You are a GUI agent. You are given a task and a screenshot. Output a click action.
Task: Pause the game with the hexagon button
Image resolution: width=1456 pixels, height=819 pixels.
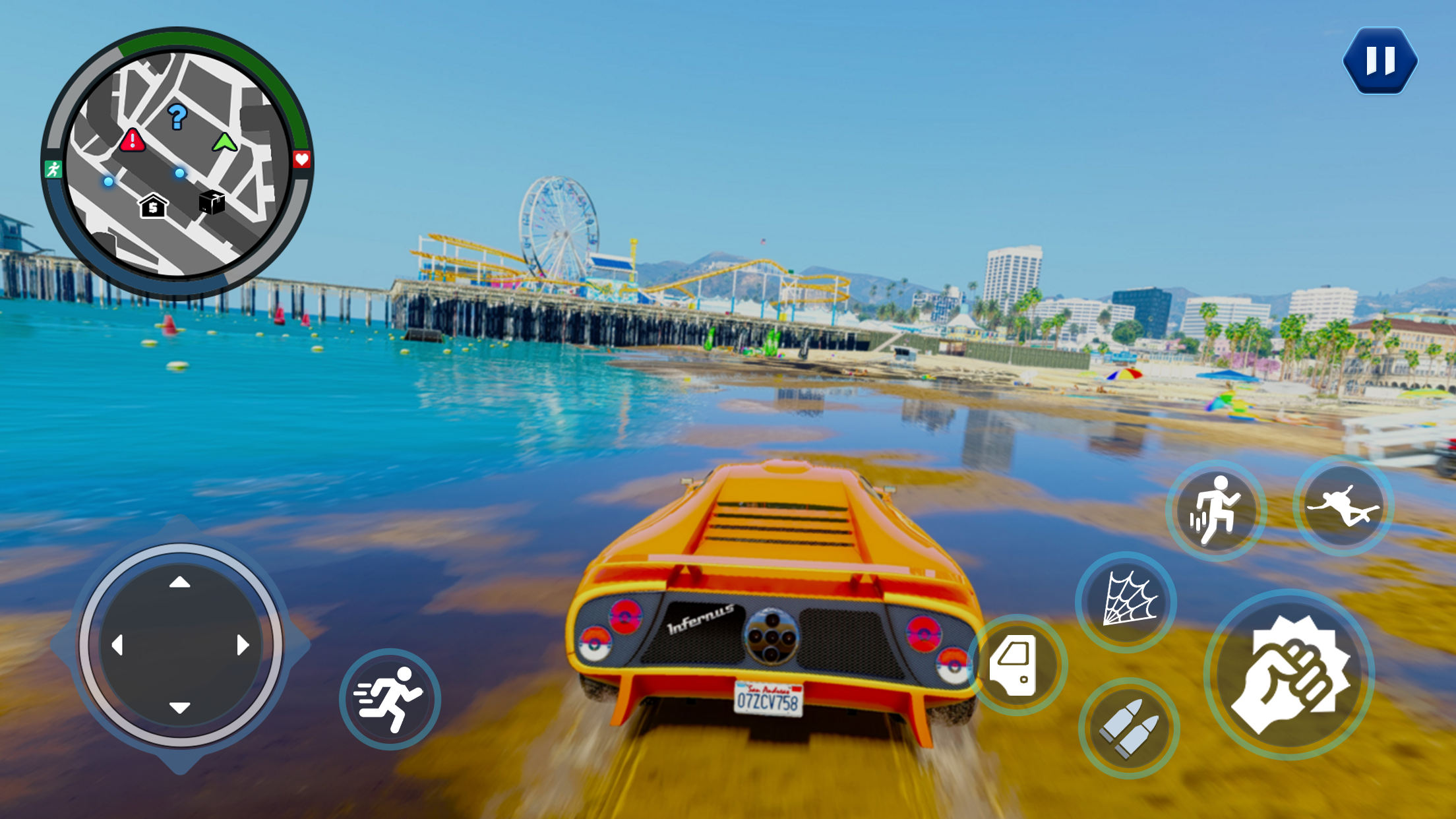click(x=1380, y=61)
